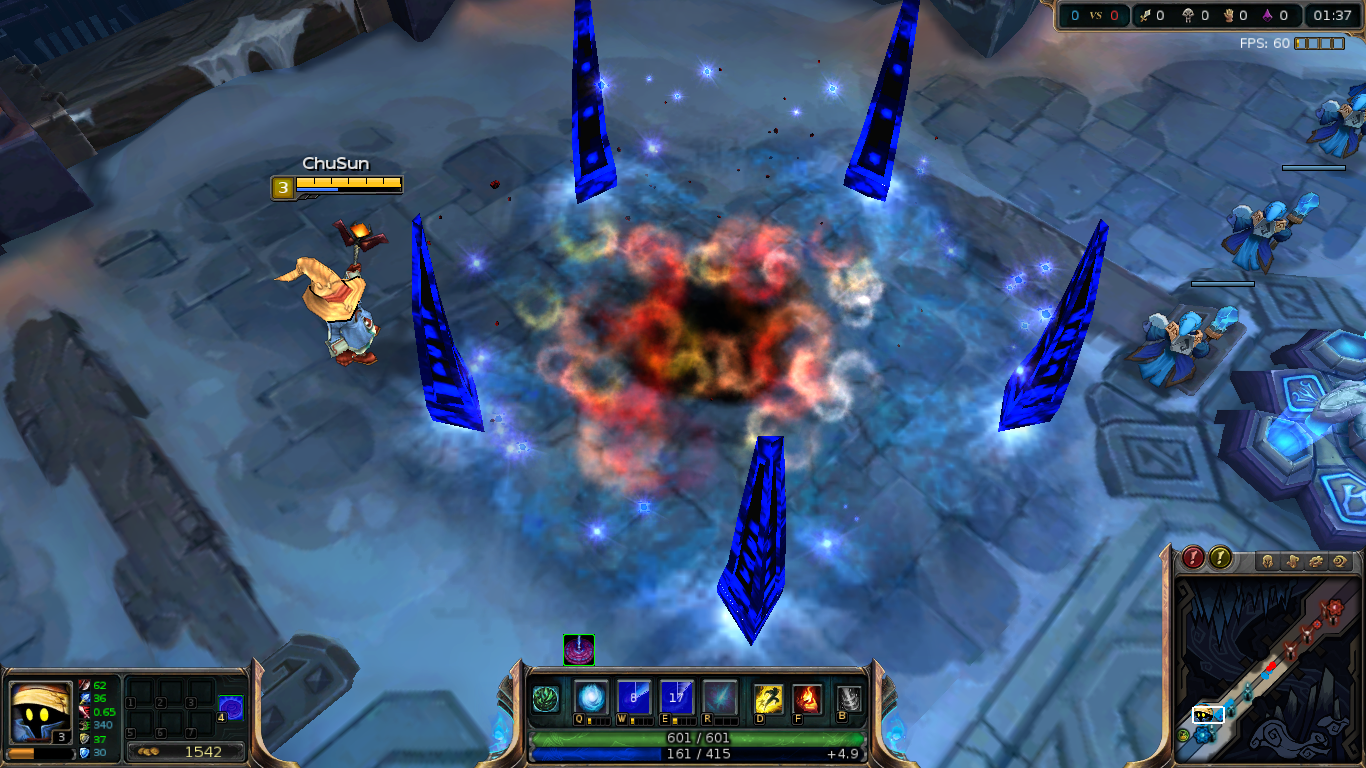Click the 0 vs 0 team score display
Viewport: 1366px width, 768px height.
tap(1097, 15)
